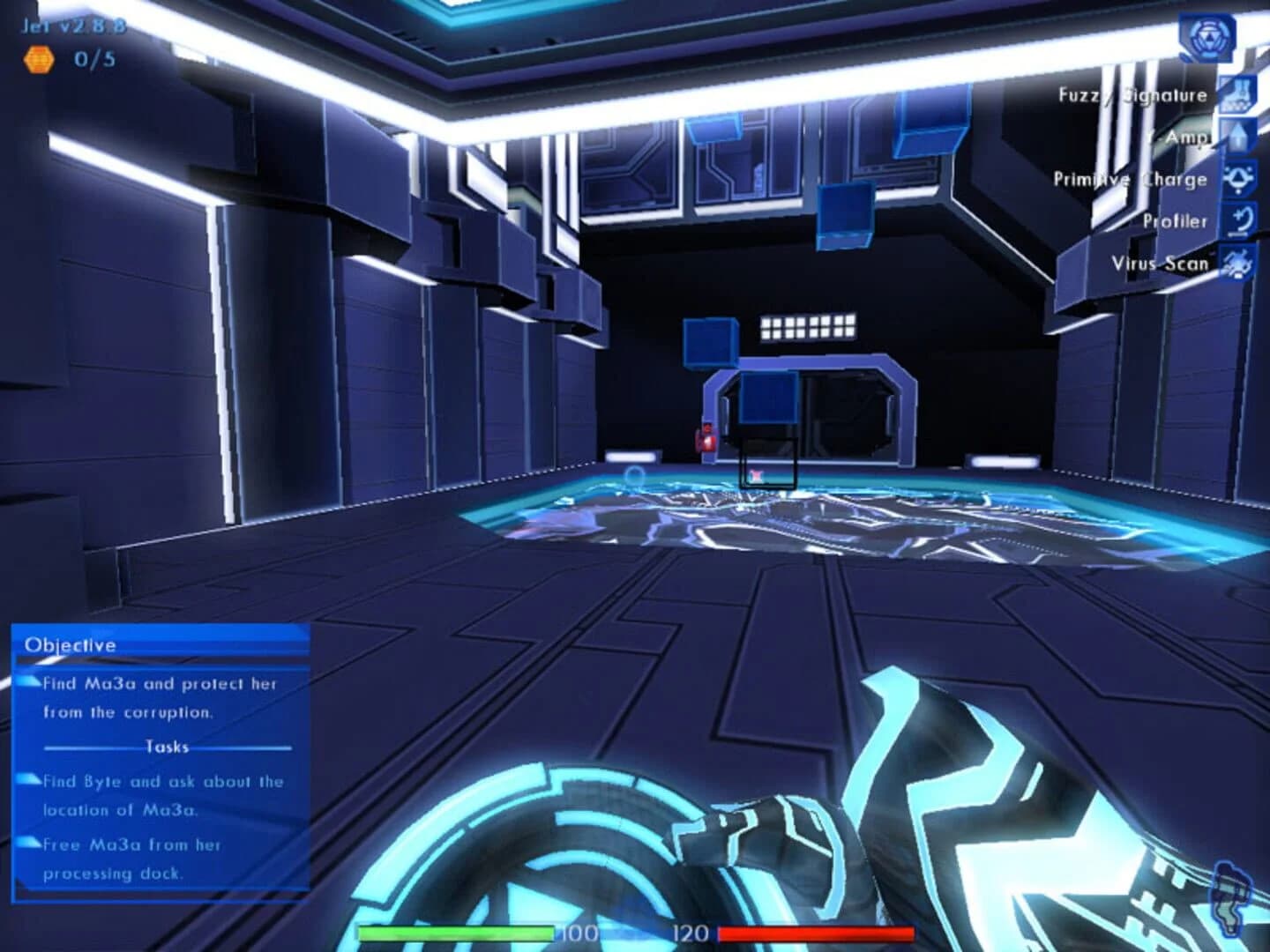Select the Primitive Charge subroutine icon
The width and height of the screenshot is (1270, 952).
click(x=1239, y=178)
